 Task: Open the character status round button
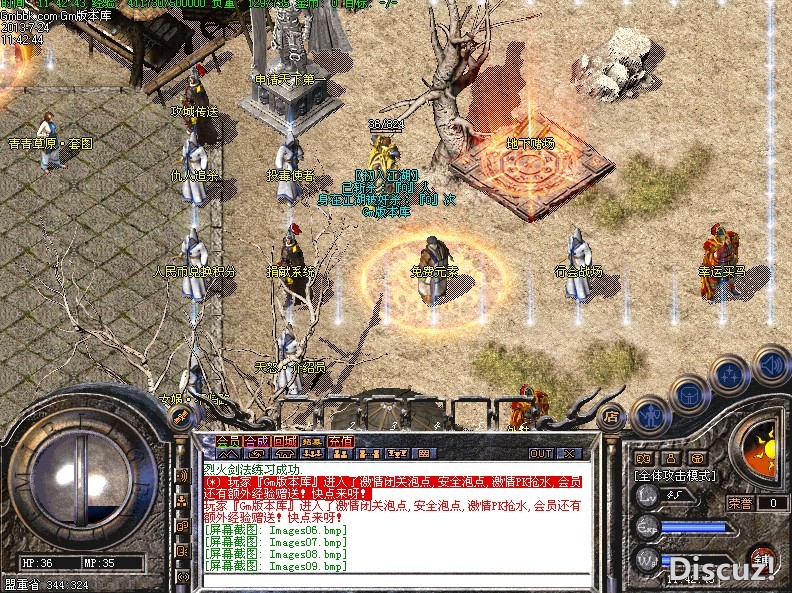tap(652, 413)
